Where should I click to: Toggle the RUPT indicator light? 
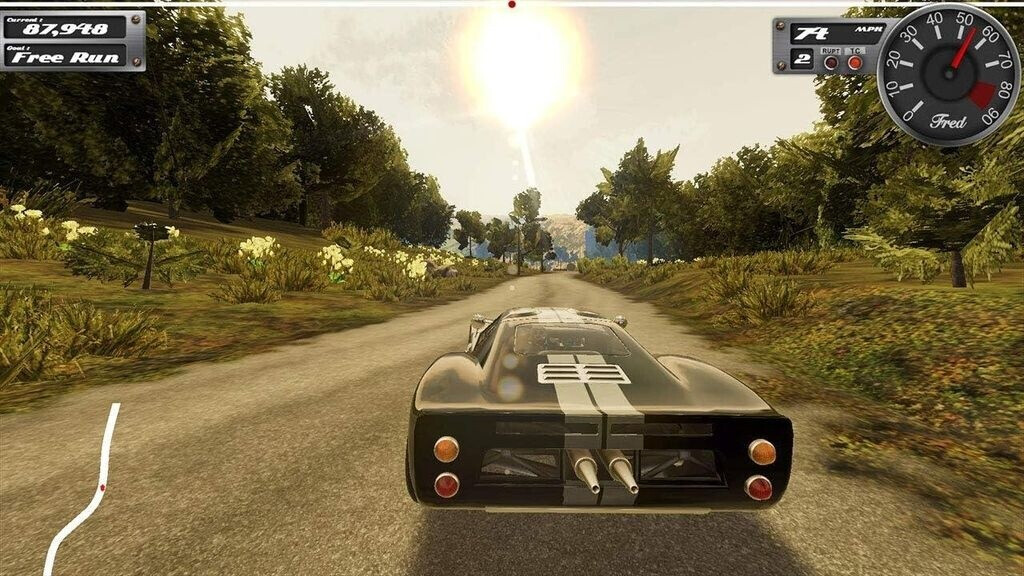[x=831, y=62]
